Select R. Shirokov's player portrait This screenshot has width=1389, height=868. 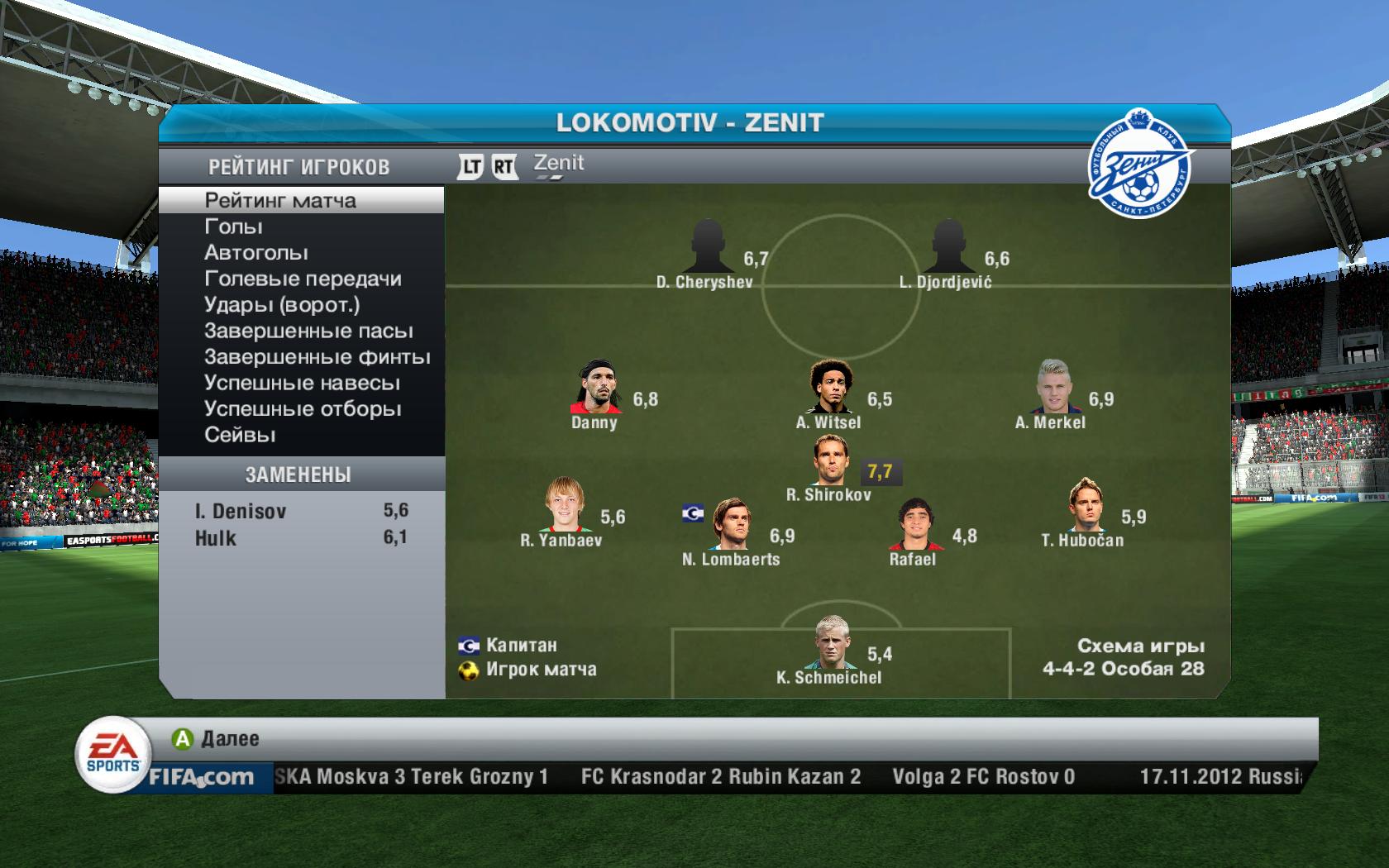829,461
